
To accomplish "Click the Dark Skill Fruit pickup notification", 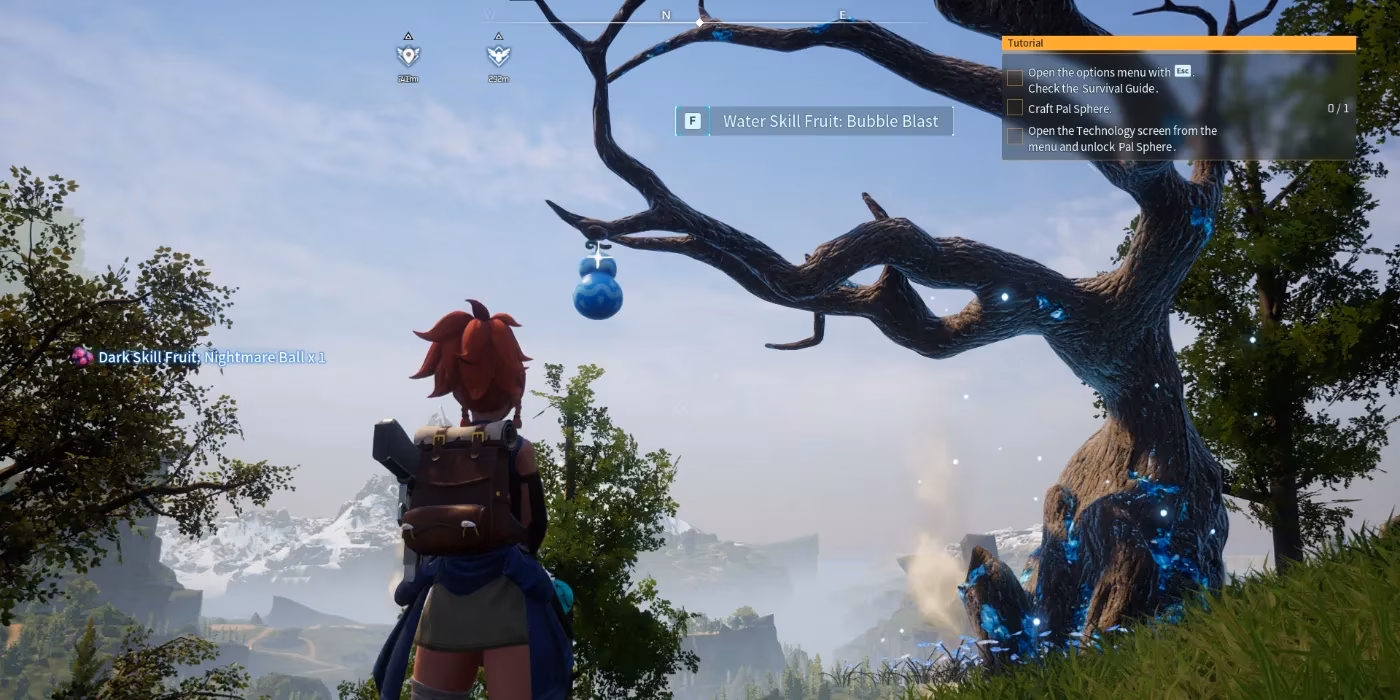I will pyautogui.click(x=199, y=357).
